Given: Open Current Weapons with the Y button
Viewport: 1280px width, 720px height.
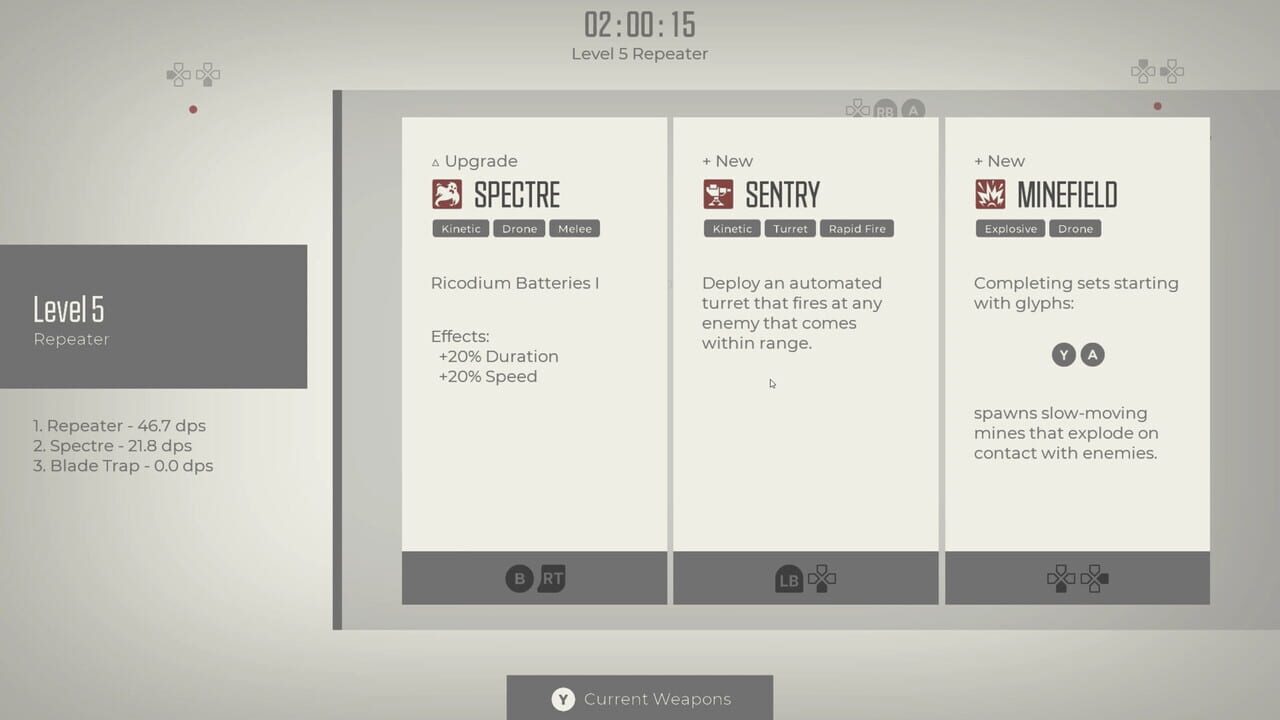Looking at the screenshot, I should point(562,699).
